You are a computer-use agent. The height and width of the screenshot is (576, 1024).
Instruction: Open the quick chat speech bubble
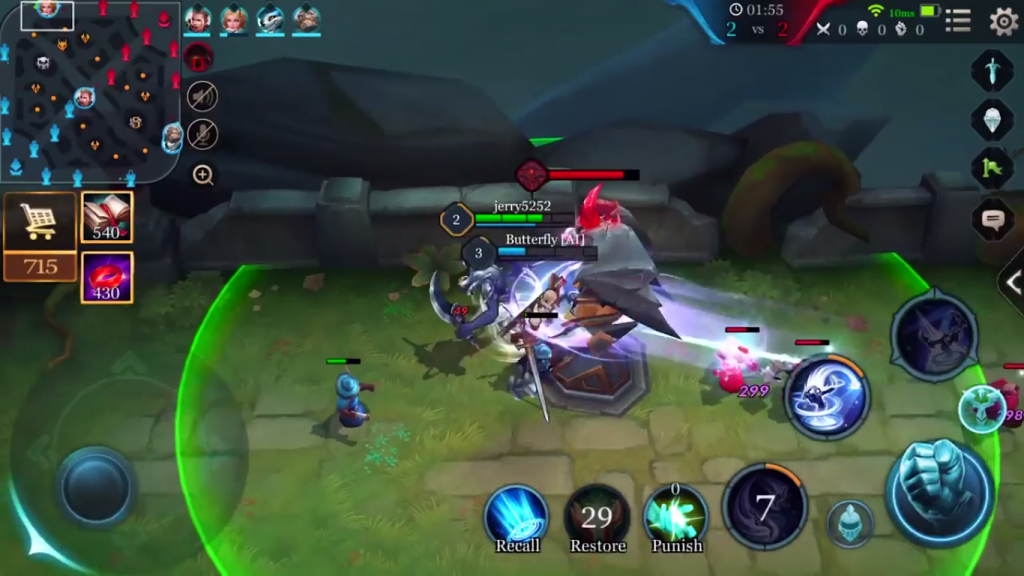pos(992,217)
